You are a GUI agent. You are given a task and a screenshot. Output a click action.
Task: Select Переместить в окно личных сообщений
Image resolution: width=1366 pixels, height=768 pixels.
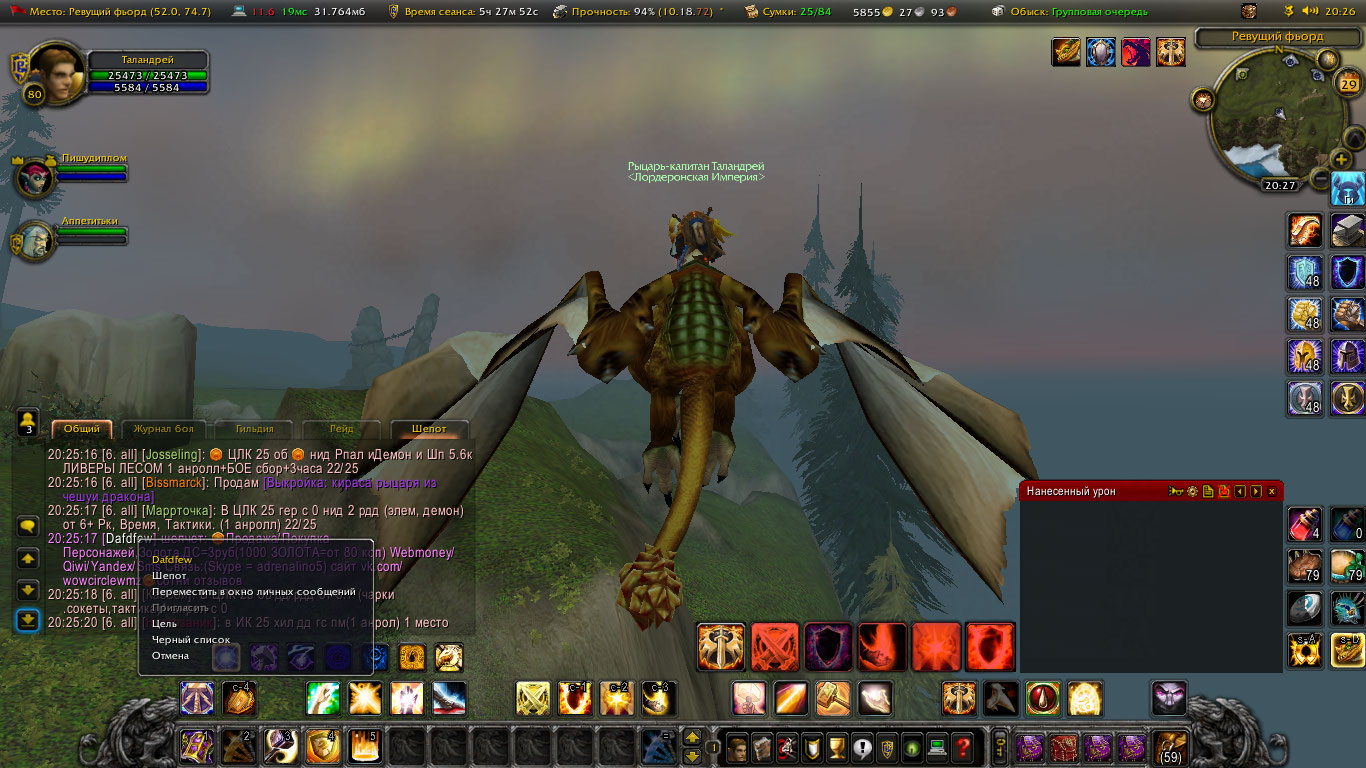(253, 592)
